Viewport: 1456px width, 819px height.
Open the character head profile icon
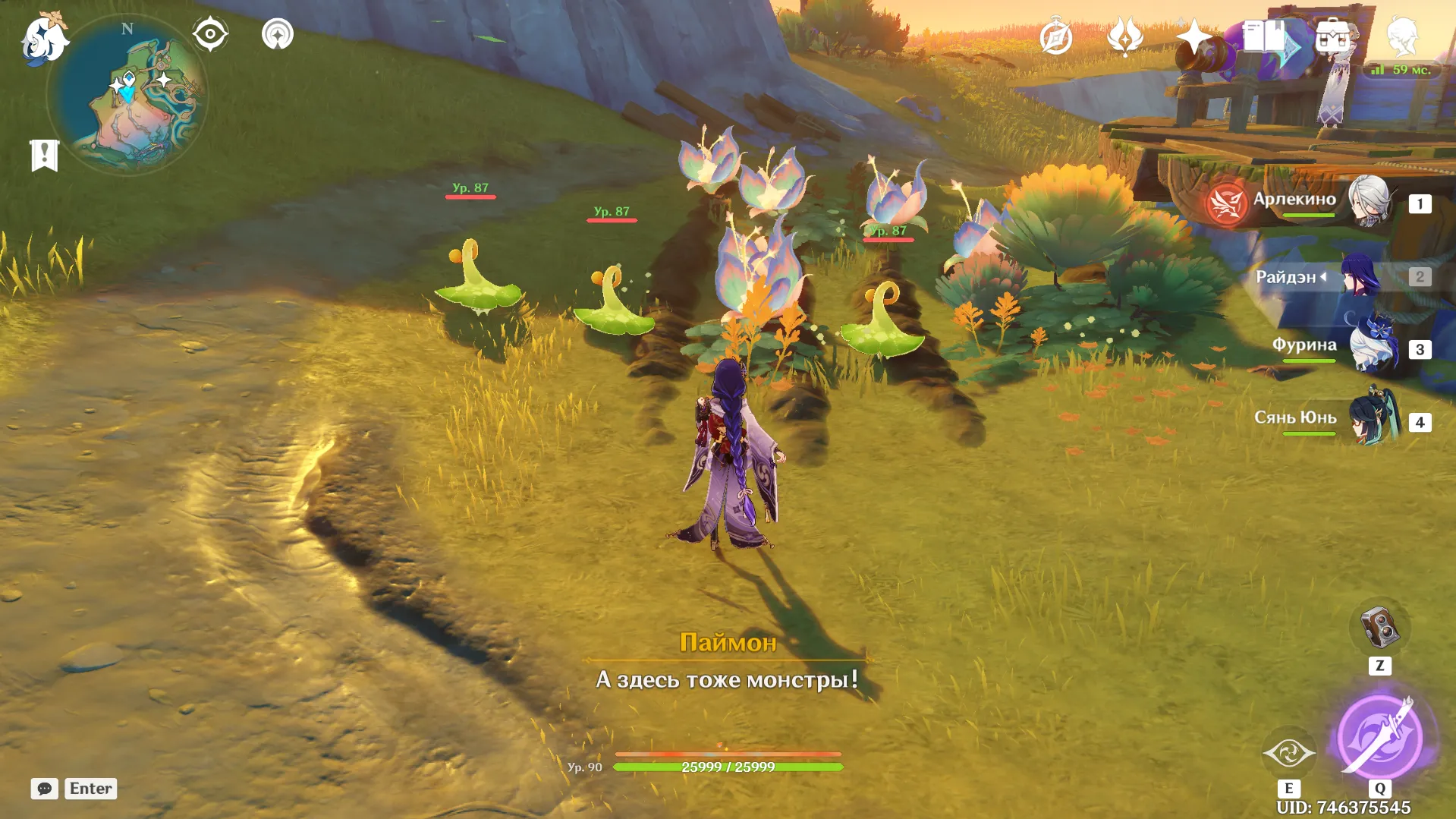click(1401, 37)
